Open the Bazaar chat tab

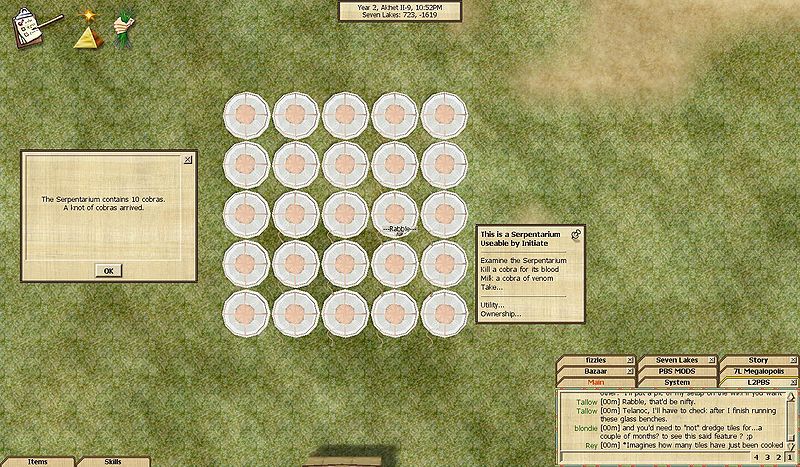click(595, 371)
